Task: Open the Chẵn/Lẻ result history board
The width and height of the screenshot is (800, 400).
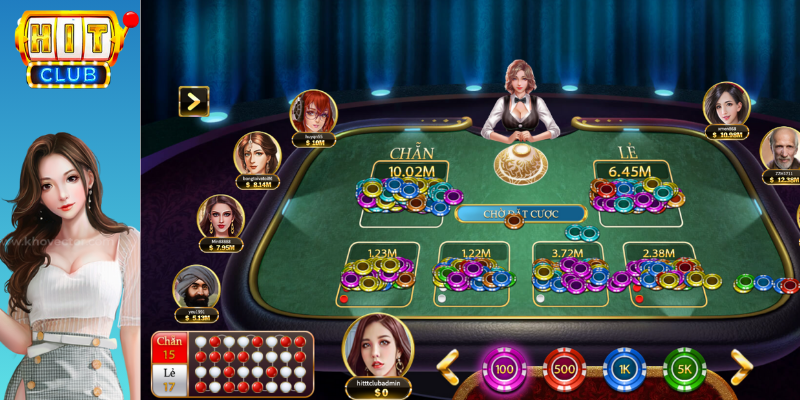Action: 231,363
